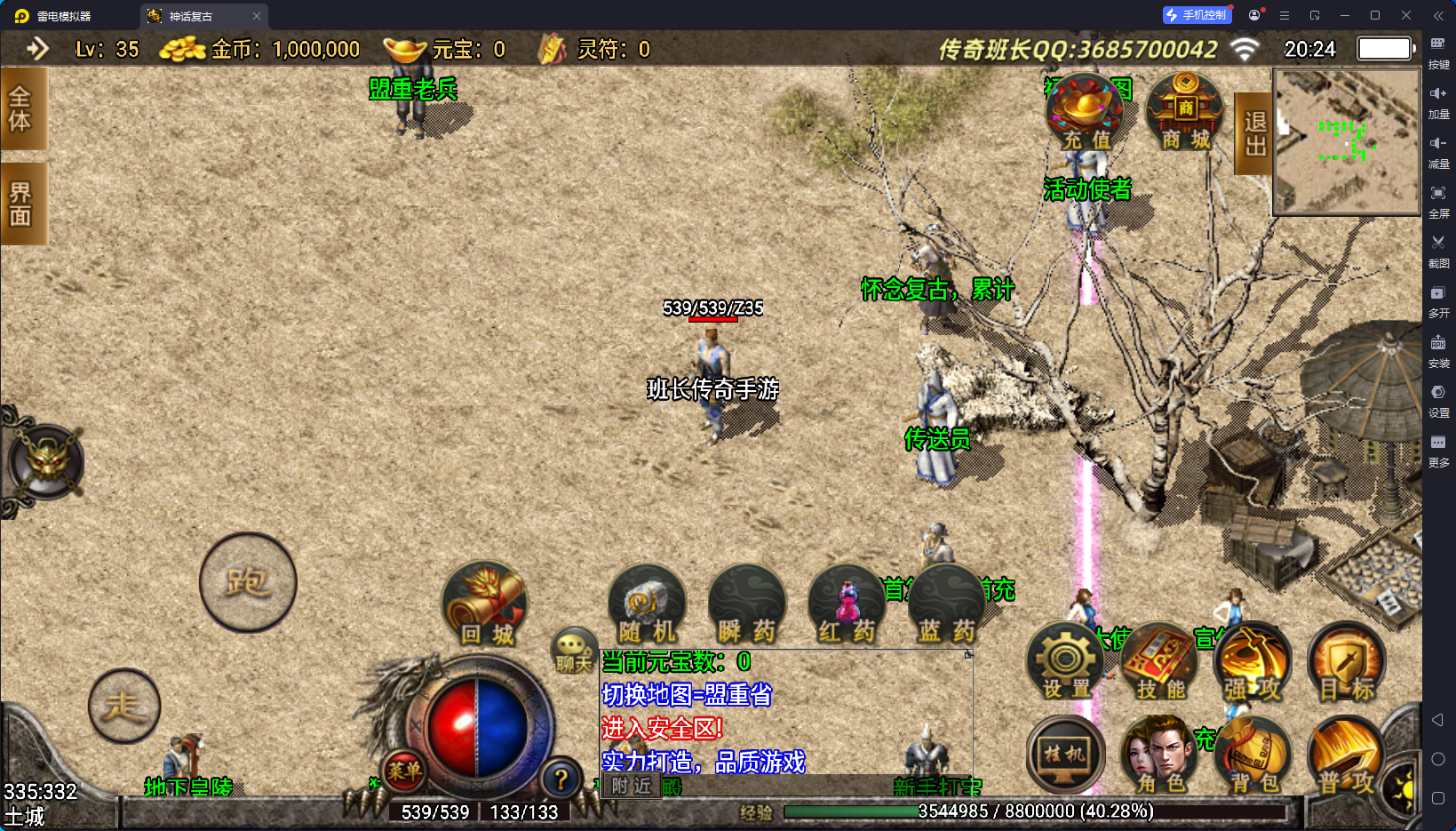Open the 背包 bag inventory
The height and width of the screenshot is (831, 1456).
pyautogui.click(x=1253, y=755)
